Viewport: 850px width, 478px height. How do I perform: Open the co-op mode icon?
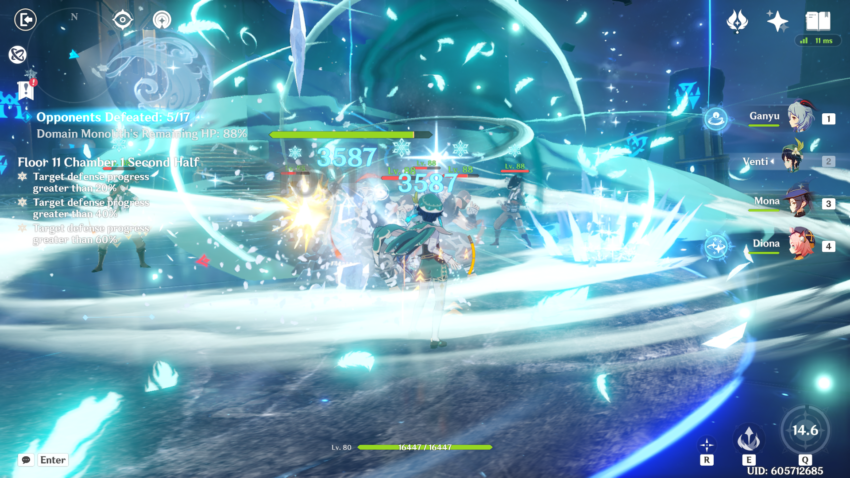tap(18, 55)
